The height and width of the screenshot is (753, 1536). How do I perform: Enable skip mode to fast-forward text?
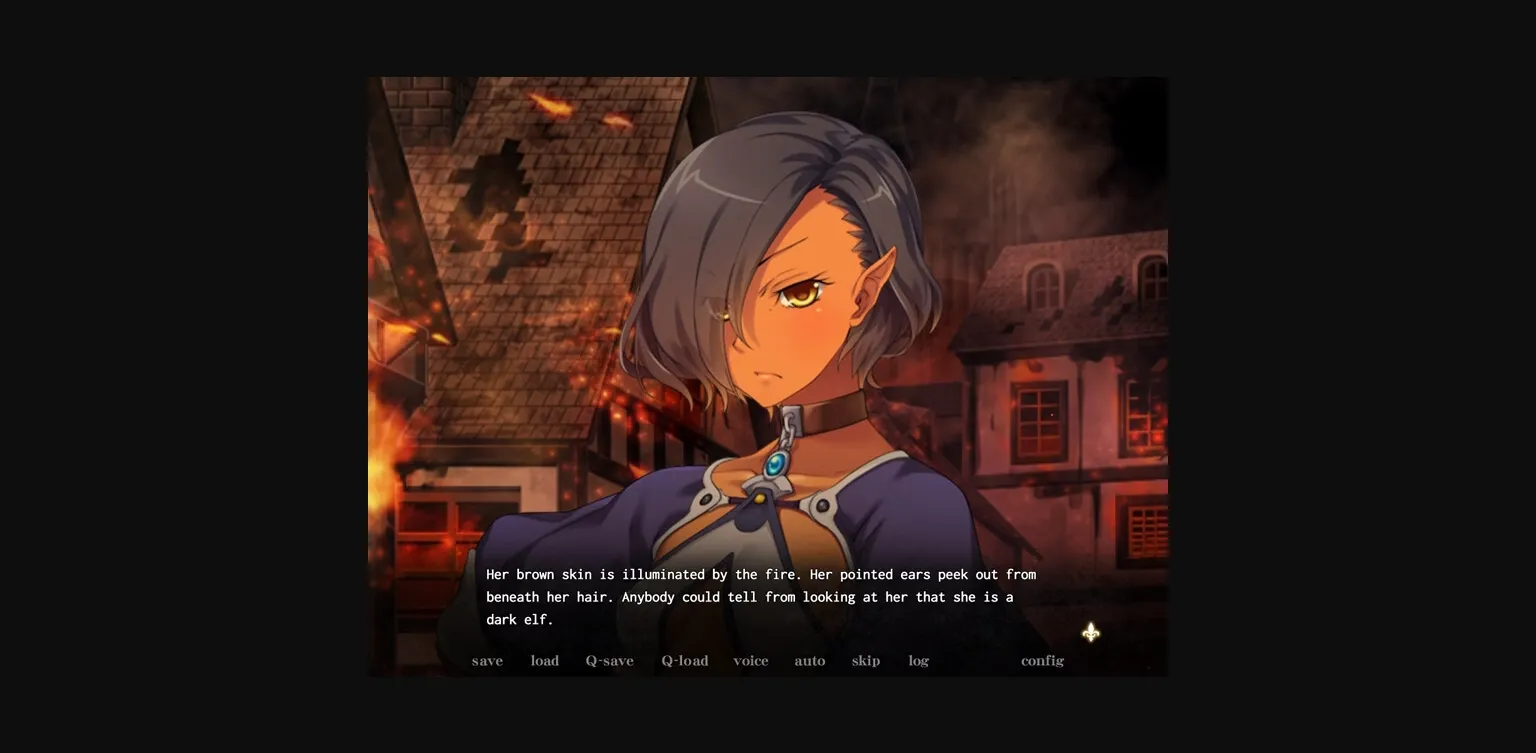coord(866,660)
